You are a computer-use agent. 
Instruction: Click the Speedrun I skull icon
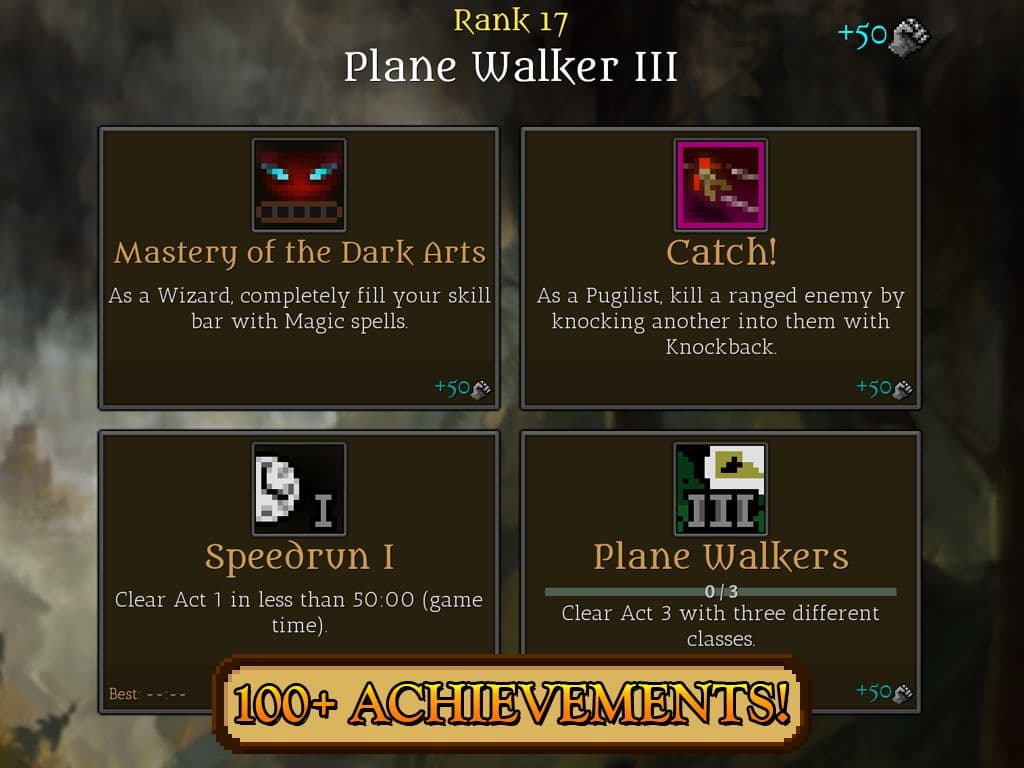coord(299,489)
